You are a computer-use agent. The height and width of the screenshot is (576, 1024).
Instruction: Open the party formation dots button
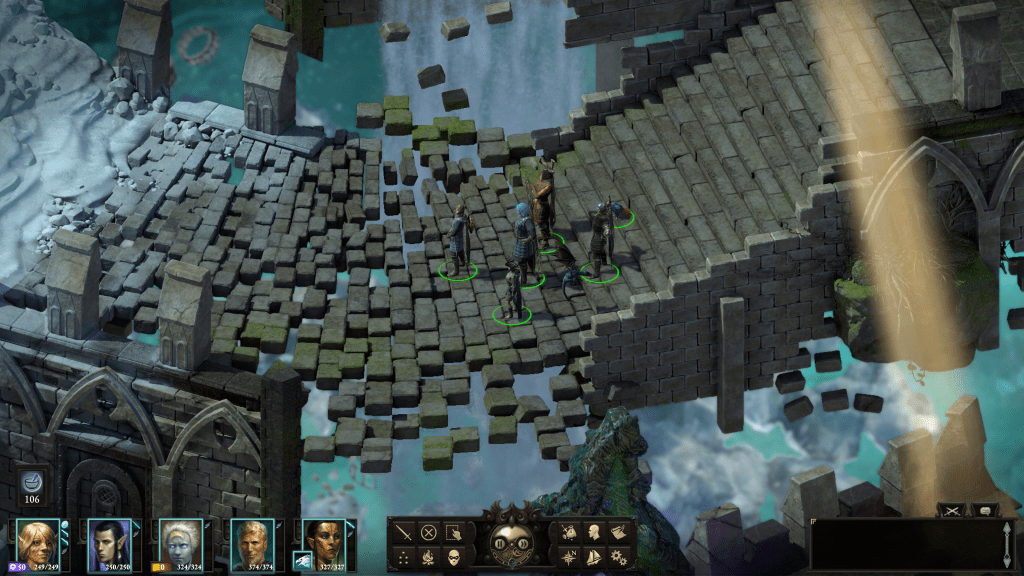(x=402, y=557)
